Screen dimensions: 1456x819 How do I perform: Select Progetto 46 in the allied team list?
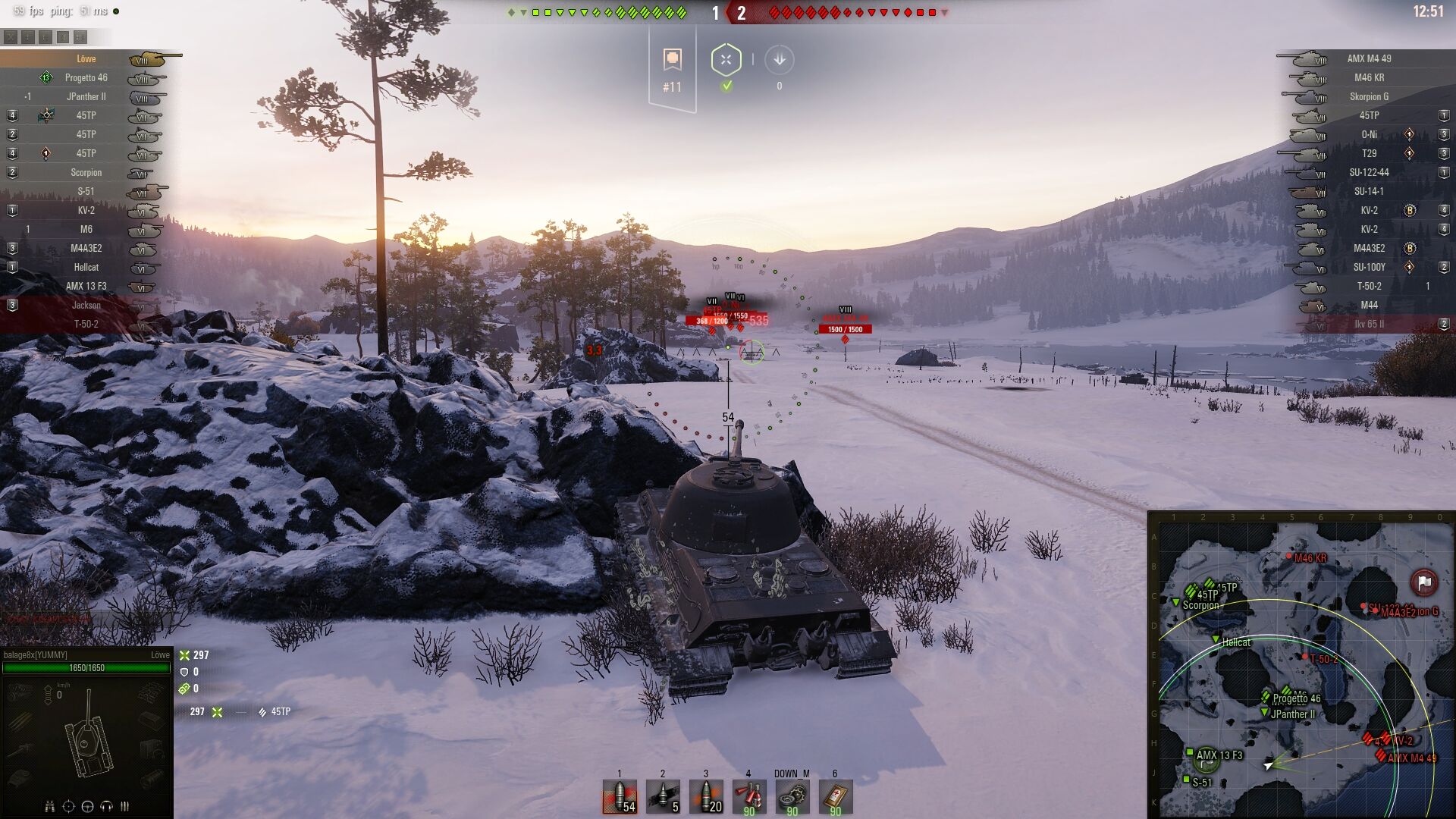(x=86, y=77)
